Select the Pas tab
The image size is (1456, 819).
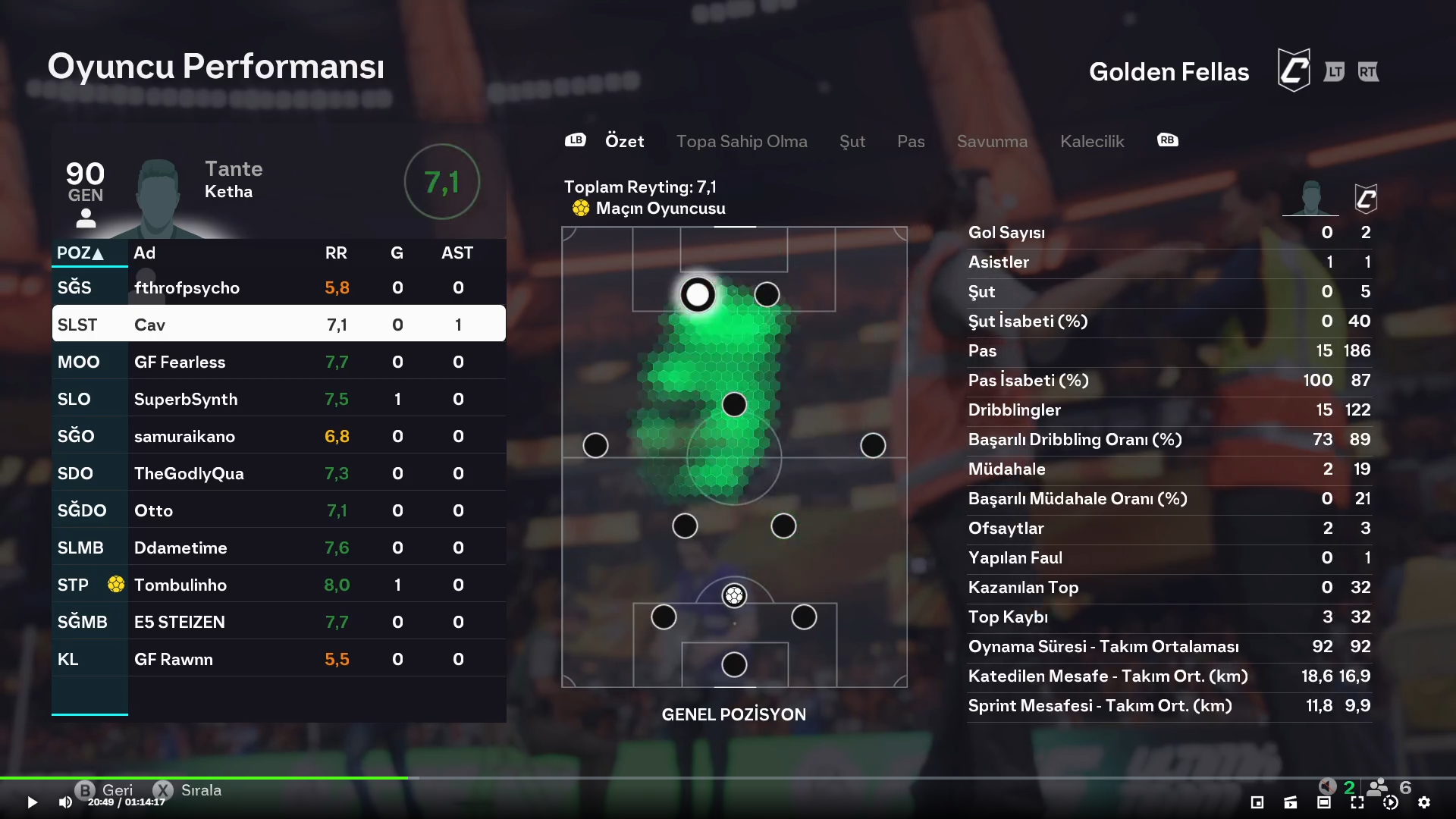[x=910, y=141]
